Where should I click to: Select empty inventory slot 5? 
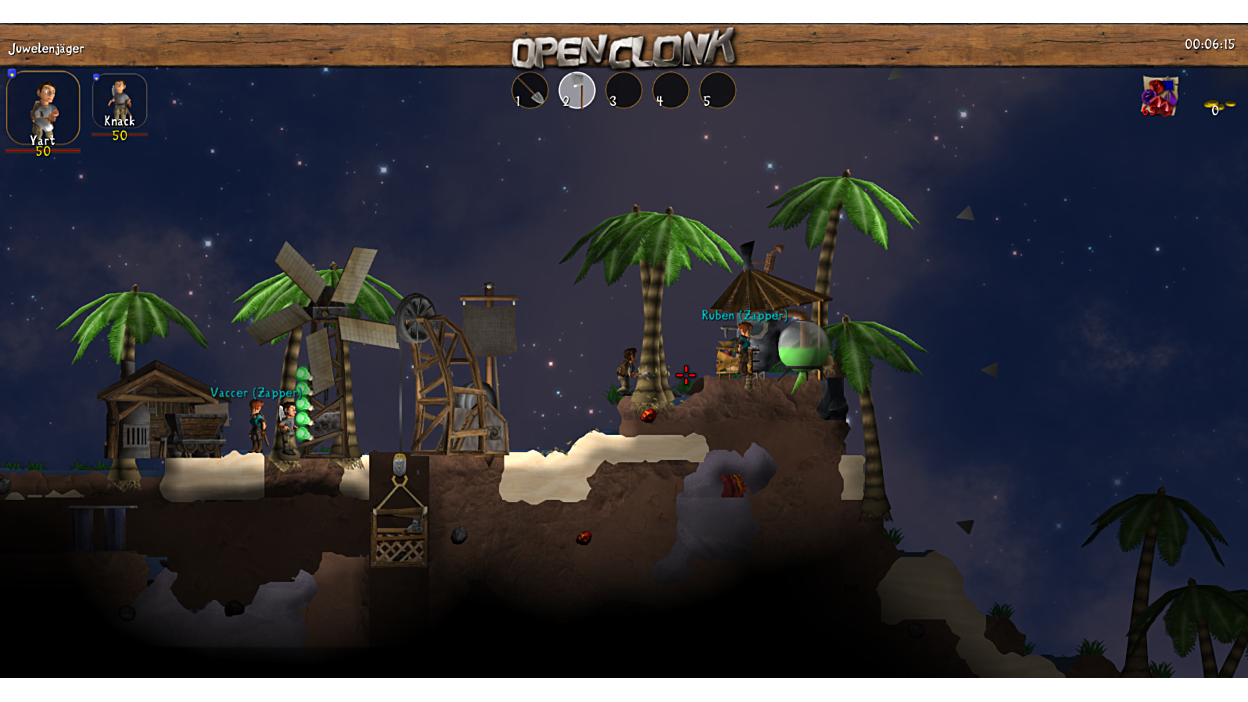[718, 91]
